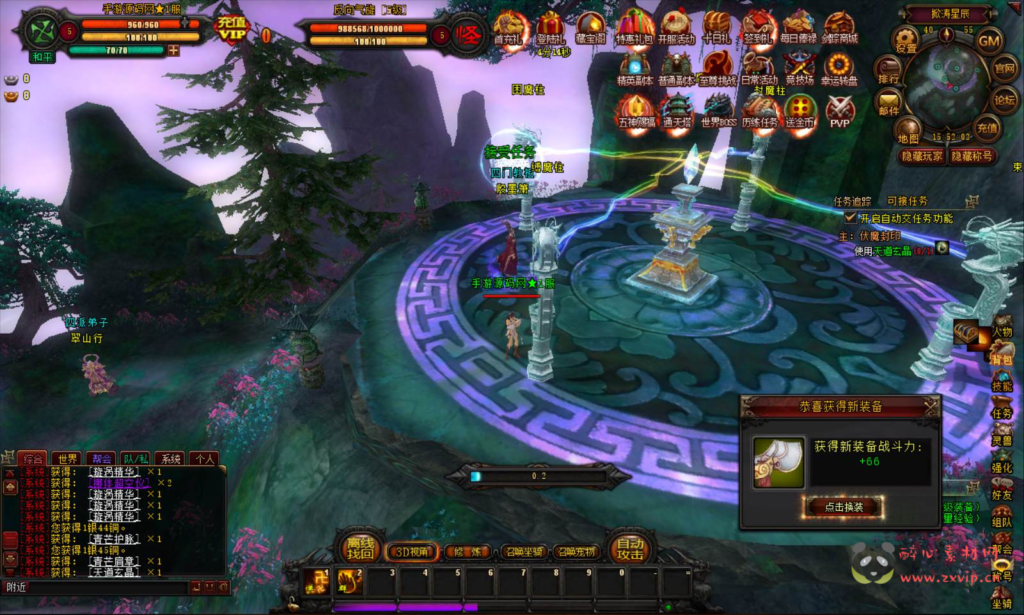Screen dimensions: 1024x615
Task: Open the 邮件 mail button
Action: click(889, 103)
